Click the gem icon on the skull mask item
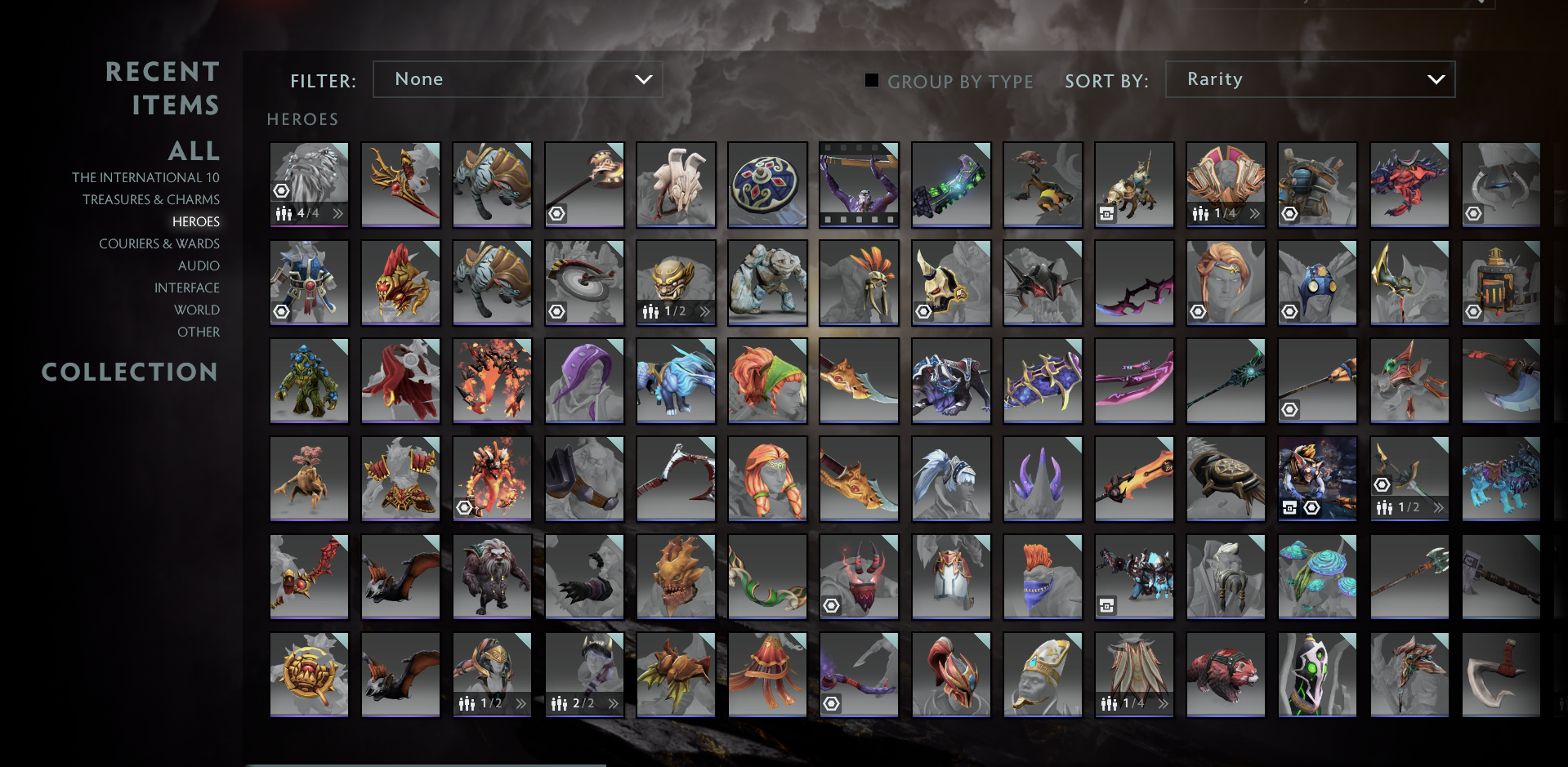This screenshot has height=767, width=1568. pyautogui.click(x=924, y=311)
